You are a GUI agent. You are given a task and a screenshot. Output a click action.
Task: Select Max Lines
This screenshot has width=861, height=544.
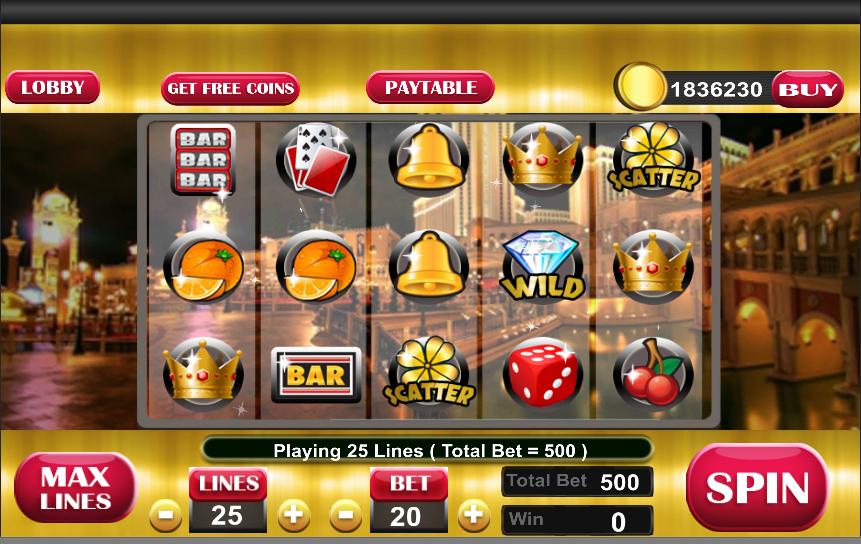coord(75,487)
